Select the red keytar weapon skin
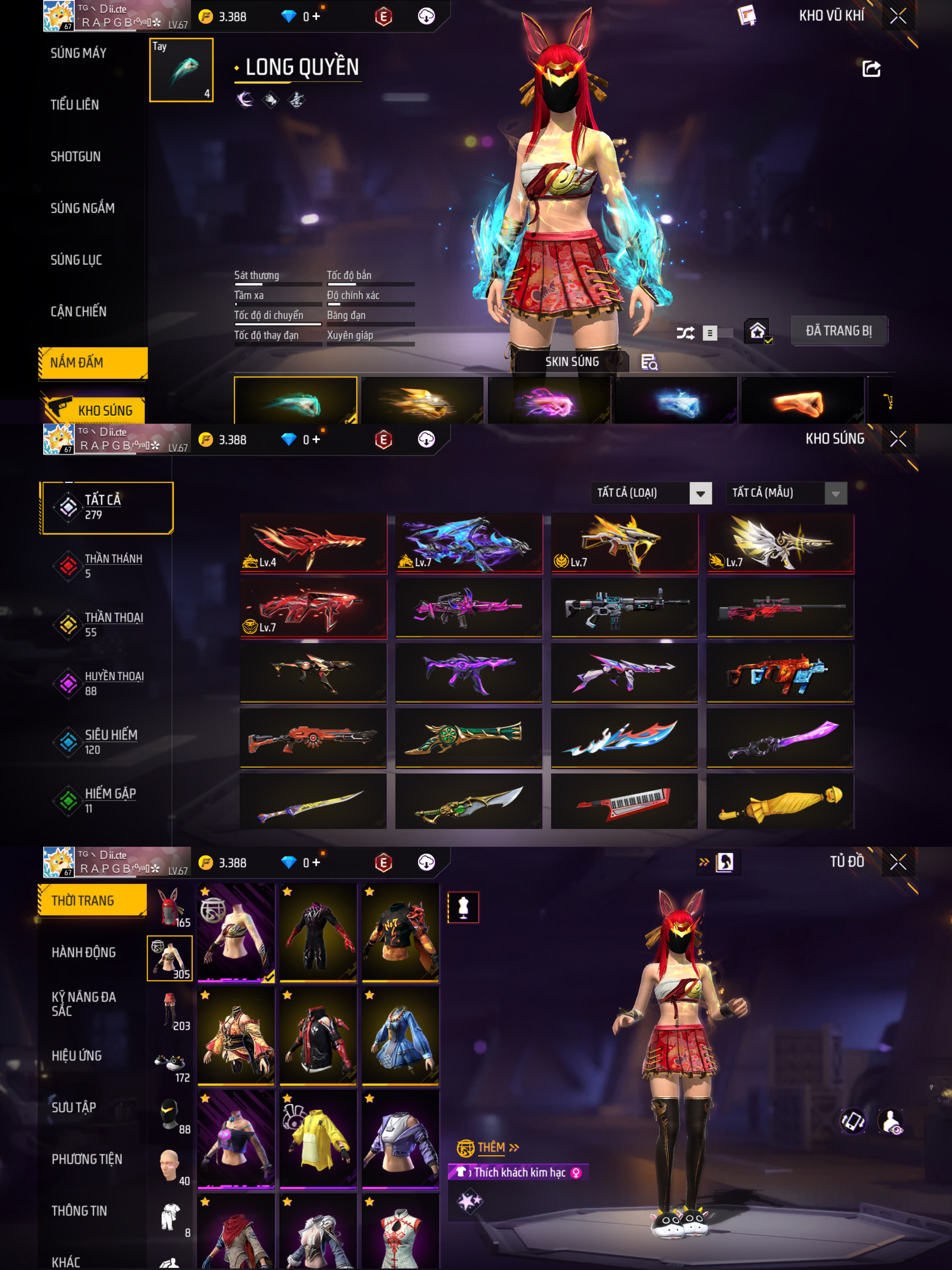The width and height of the screenshot is (952, 1270). [624, 801]
